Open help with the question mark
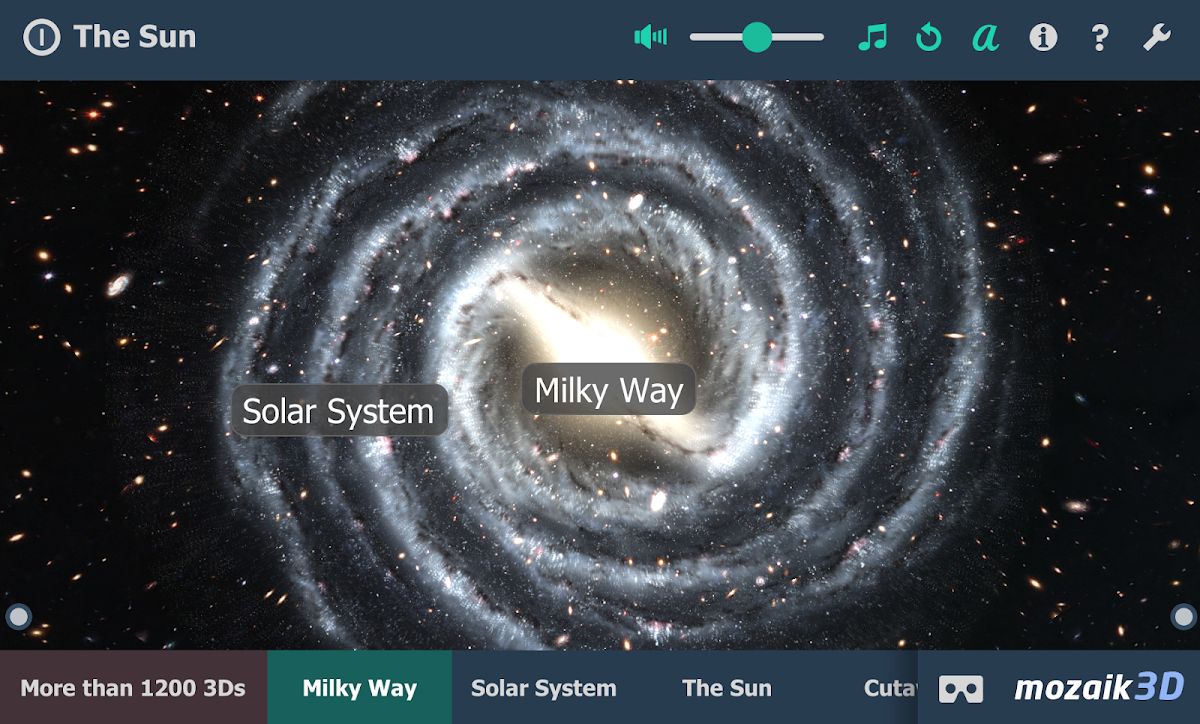The width and height of the screenshot is (1200, 724). pyautogui.click(x=1100, y=38)
